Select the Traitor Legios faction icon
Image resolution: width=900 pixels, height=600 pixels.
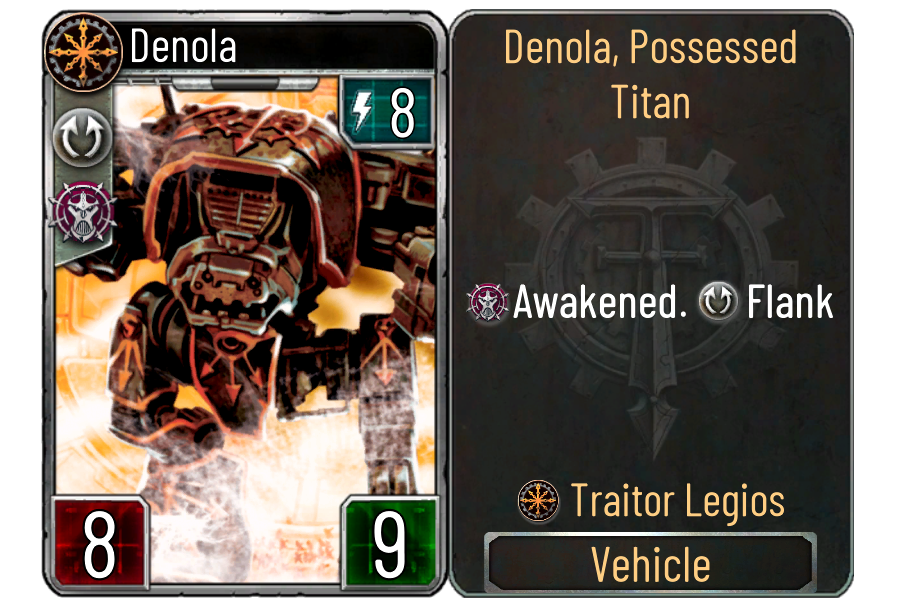pyautogui.click(x=538, y=500)
